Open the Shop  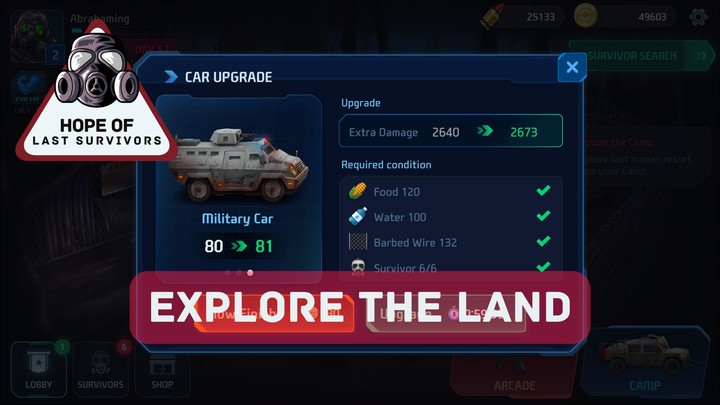pos(162,369)
